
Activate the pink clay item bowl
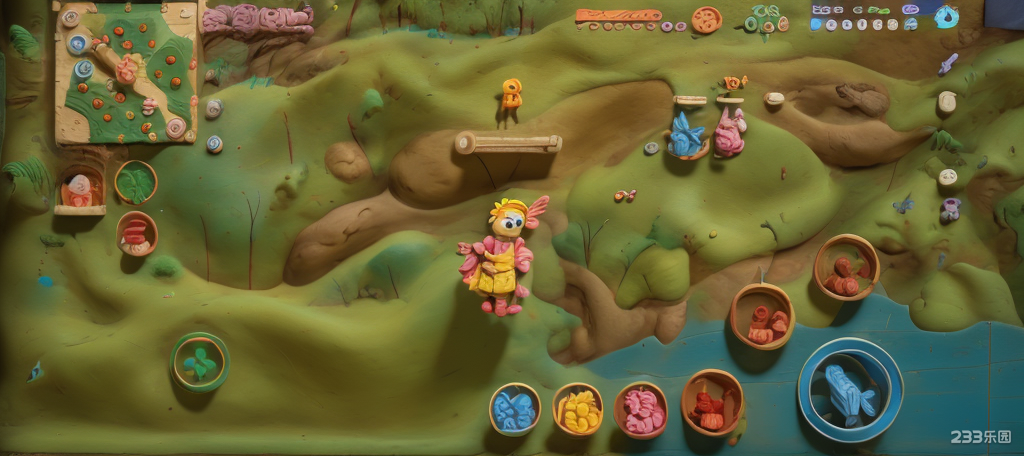click(x=641, y=410)
